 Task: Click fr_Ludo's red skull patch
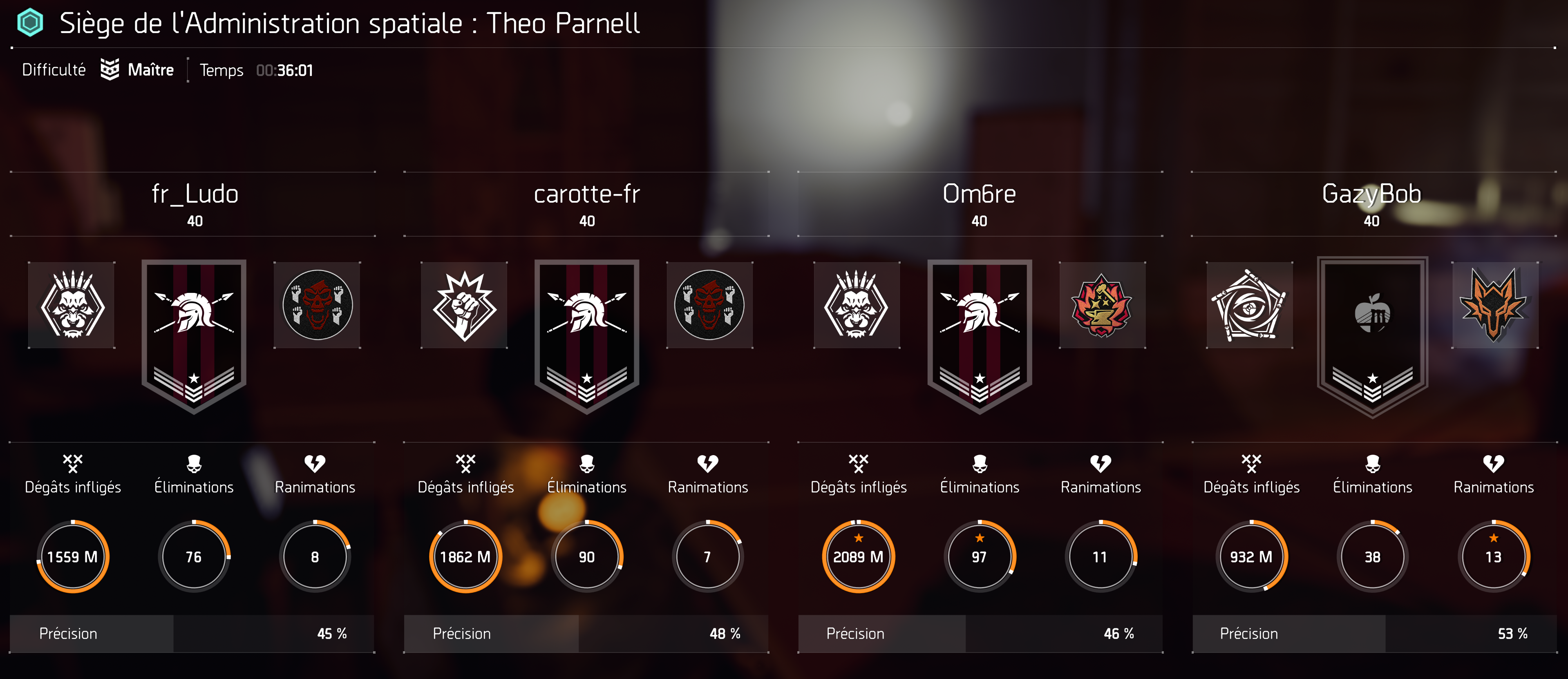pos(317,305)
